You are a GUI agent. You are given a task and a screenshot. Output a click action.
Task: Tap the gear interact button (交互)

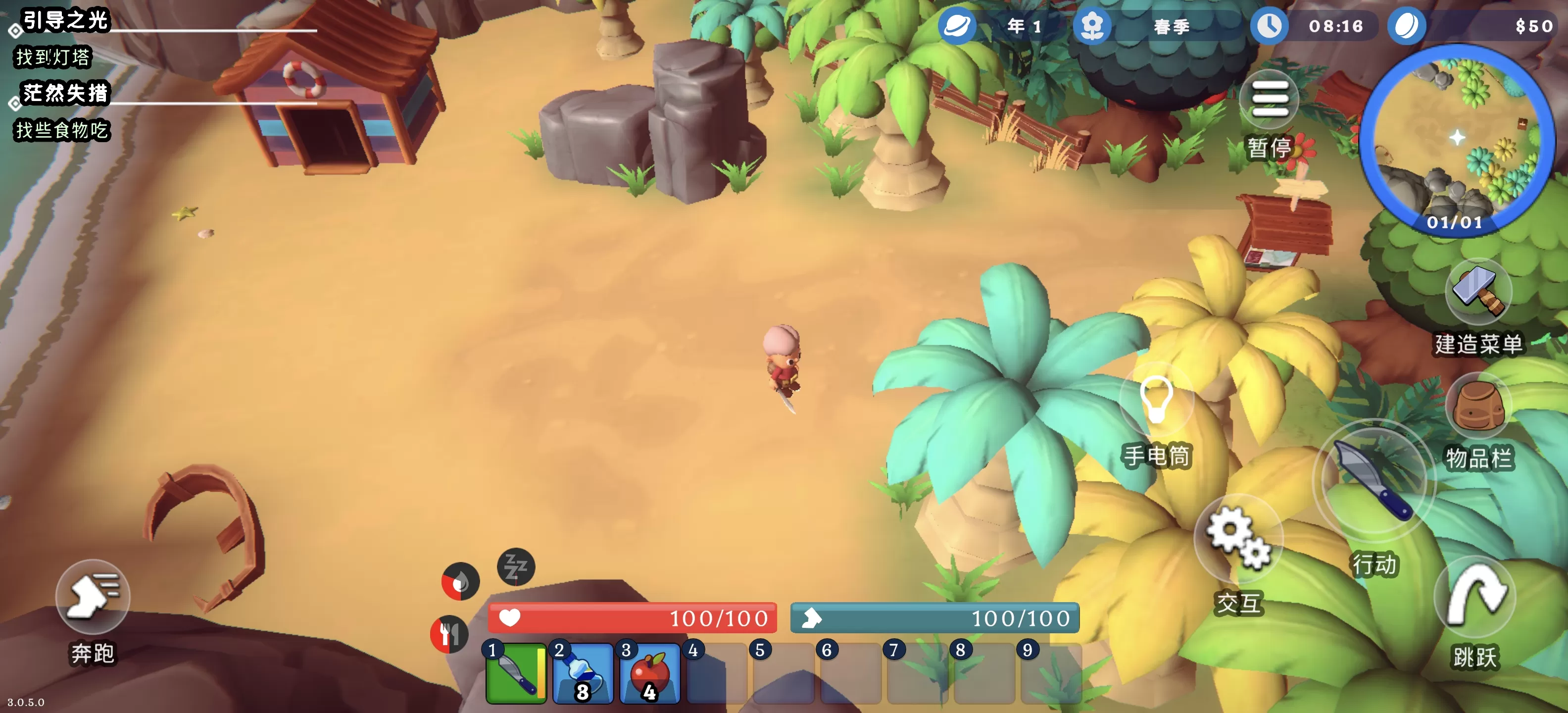1238,539
